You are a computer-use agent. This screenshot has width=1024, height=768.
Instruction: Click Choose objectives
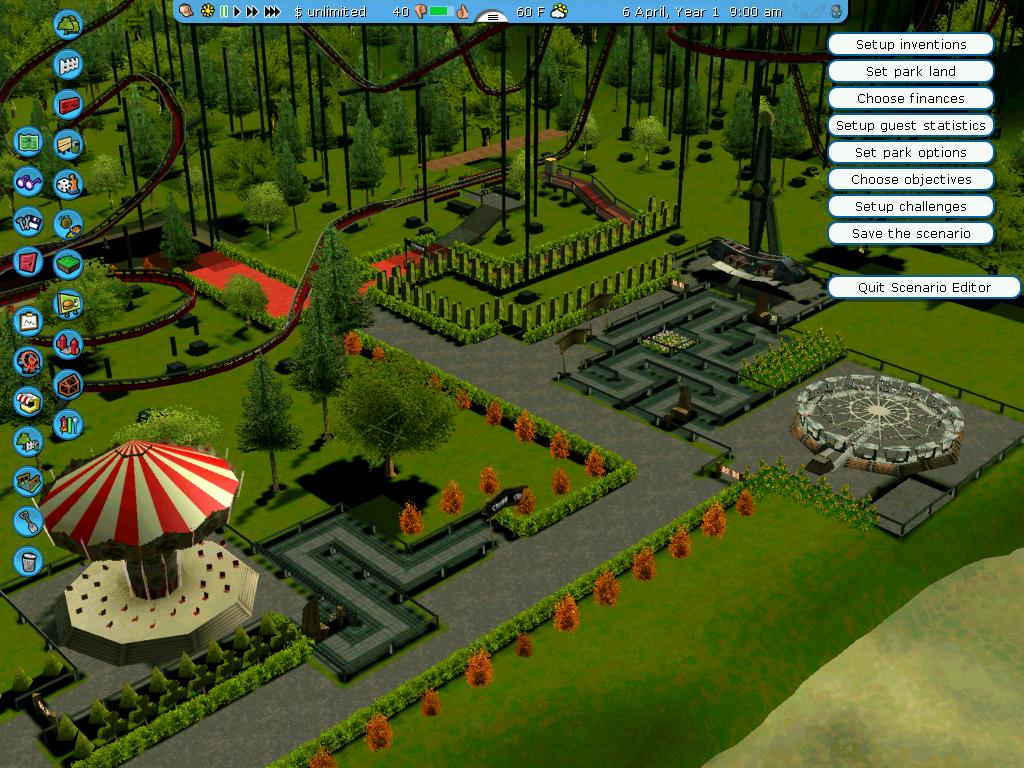click(910, 179)
